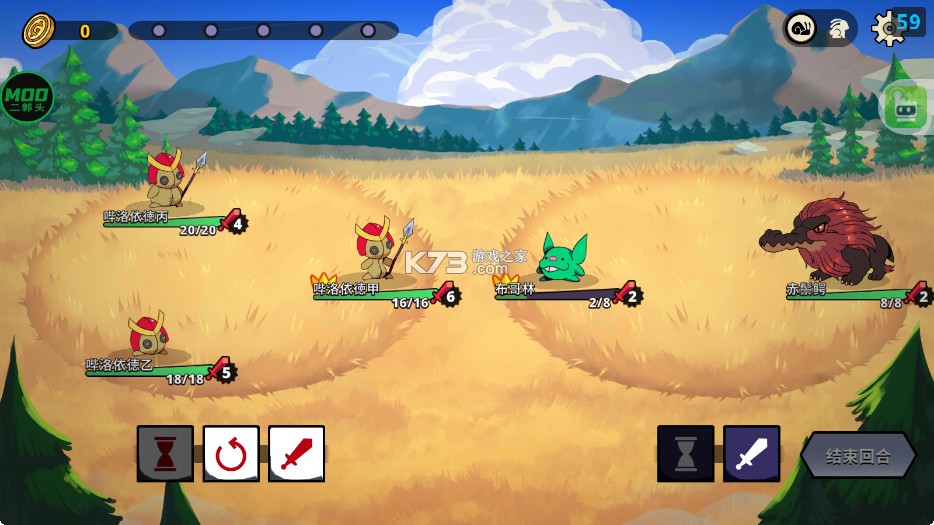Switch to slow snail battle speed
Screen dimensions: 934x525
click(x=802, y=28)
